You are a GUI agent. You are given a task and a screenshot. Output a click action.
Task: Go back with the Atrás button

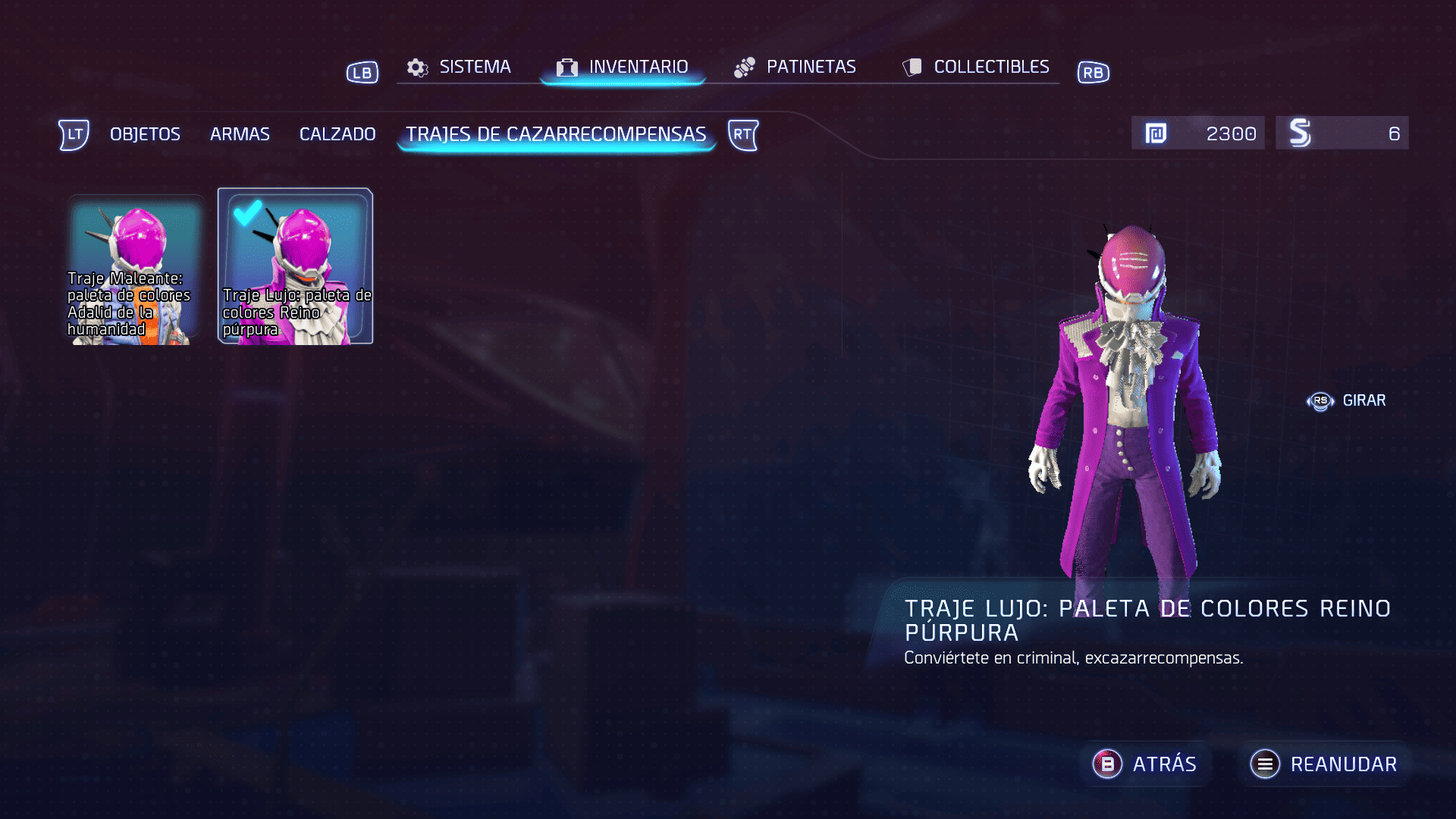[x=1145, y=764]
